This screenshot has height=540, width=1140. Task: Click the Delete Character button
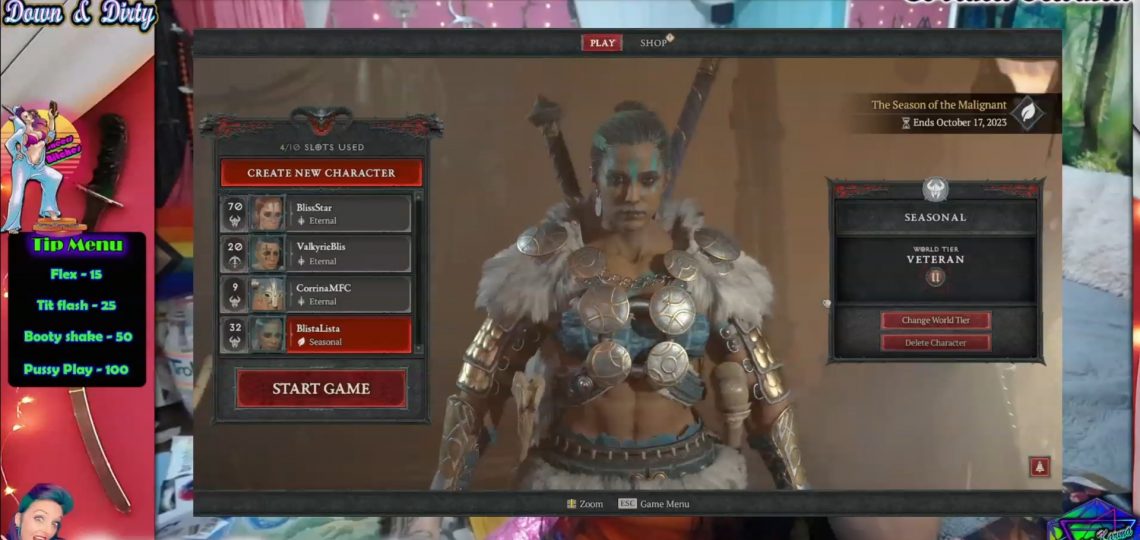coord(935,342)
